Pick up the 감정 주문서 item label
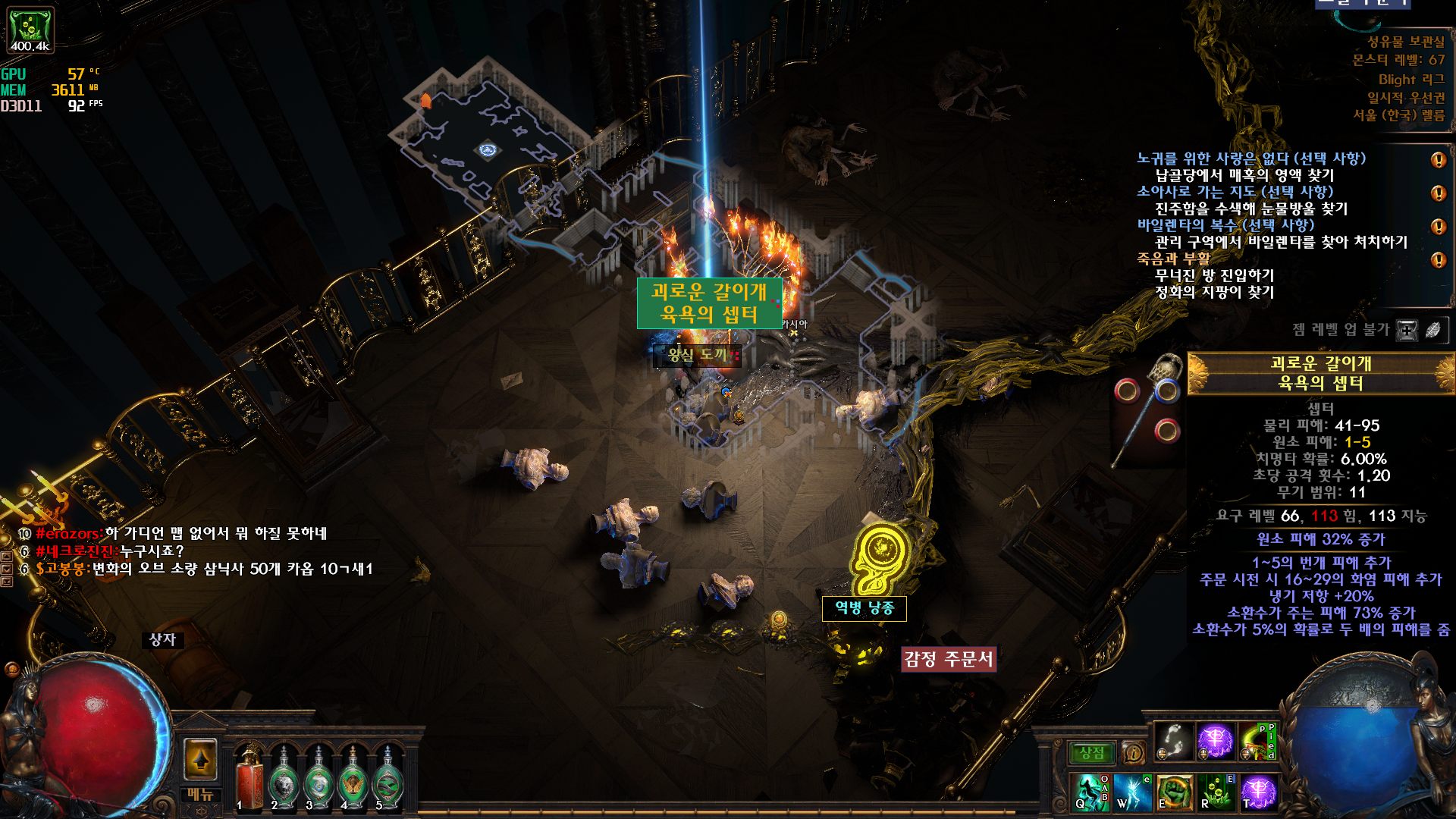The height and width of the screenshot is (819, 1456). (x=948, y=659)
